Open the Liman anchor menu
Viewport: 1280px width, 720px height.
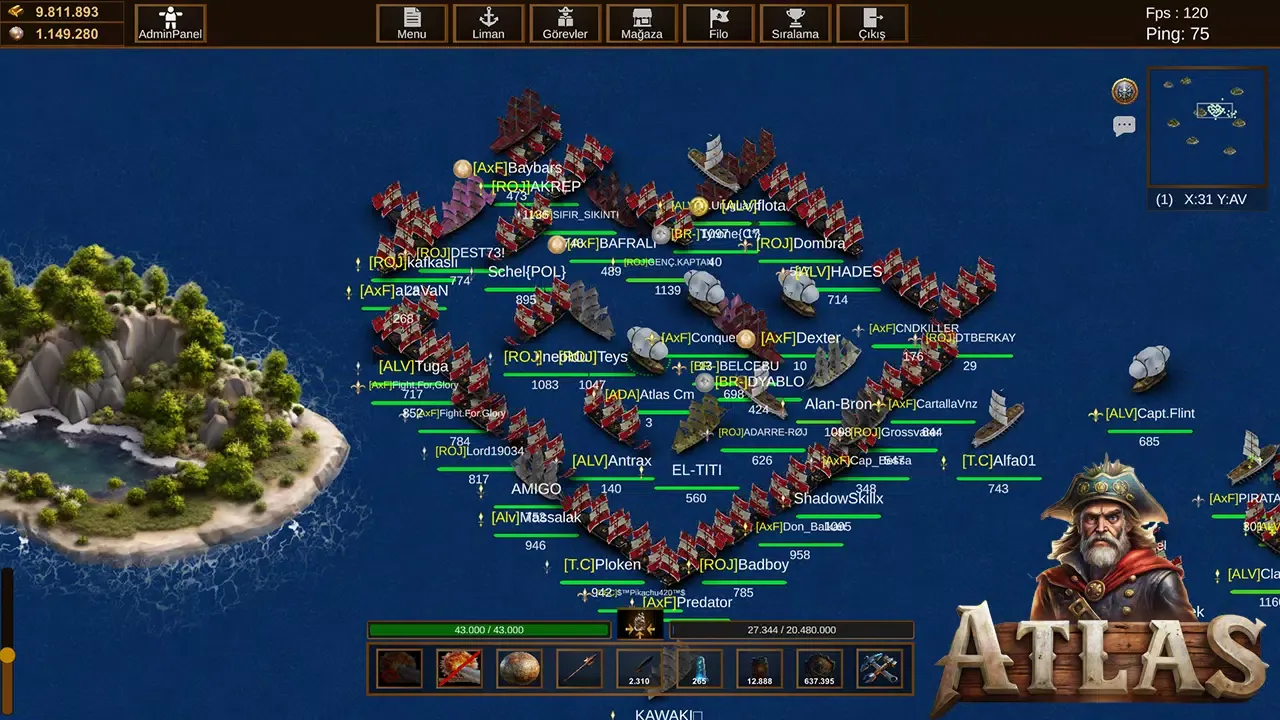point(488,22)
